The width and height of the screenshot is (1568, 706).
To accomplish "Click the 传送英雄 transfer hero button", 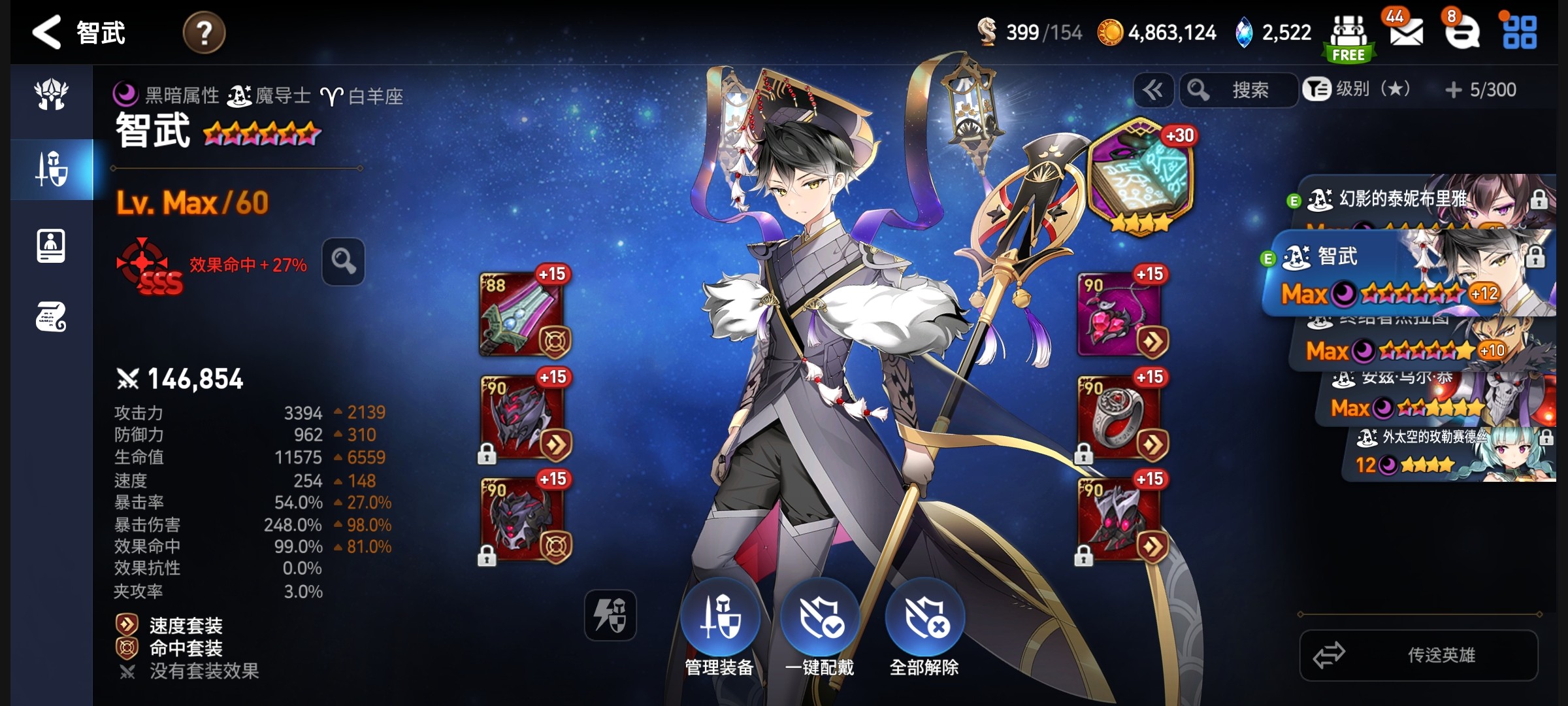I will point(1418,655).
